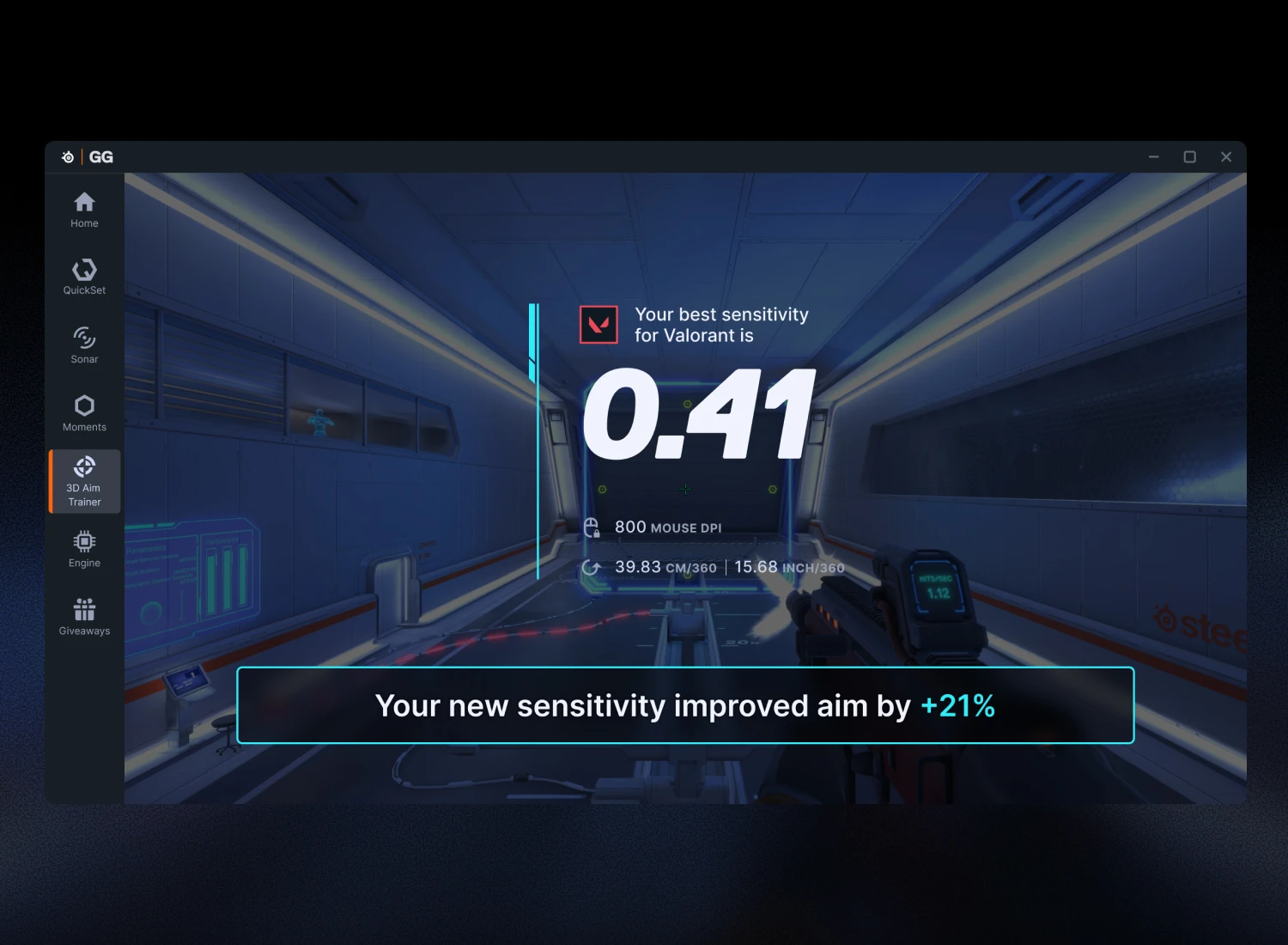Open QuickSet from the sidebar

pyautogui.click(x=84, y=276)
